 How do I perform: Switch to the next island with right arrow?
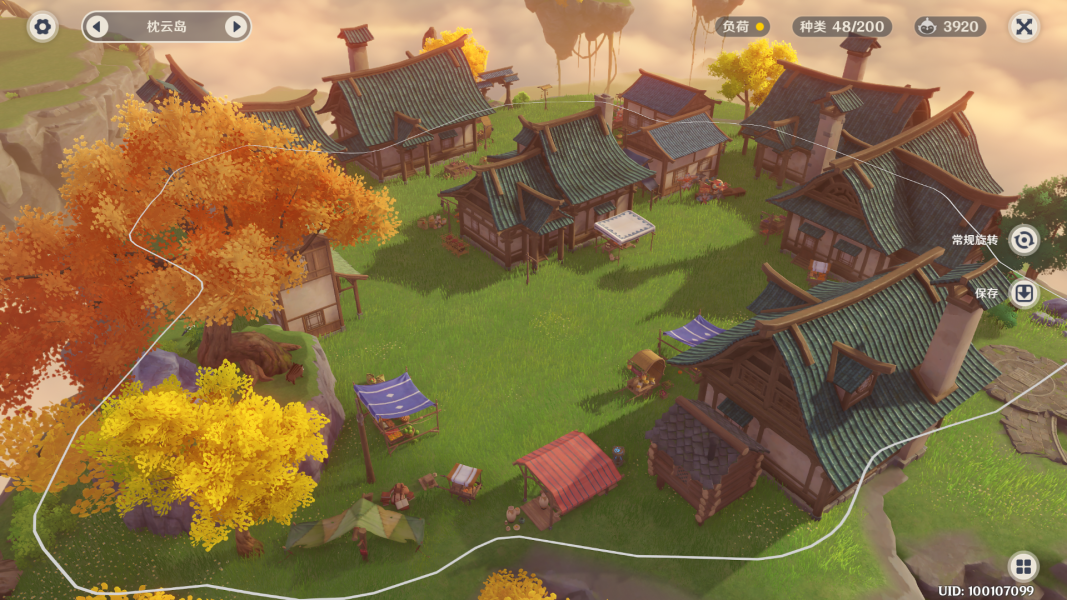pos(236,27)
